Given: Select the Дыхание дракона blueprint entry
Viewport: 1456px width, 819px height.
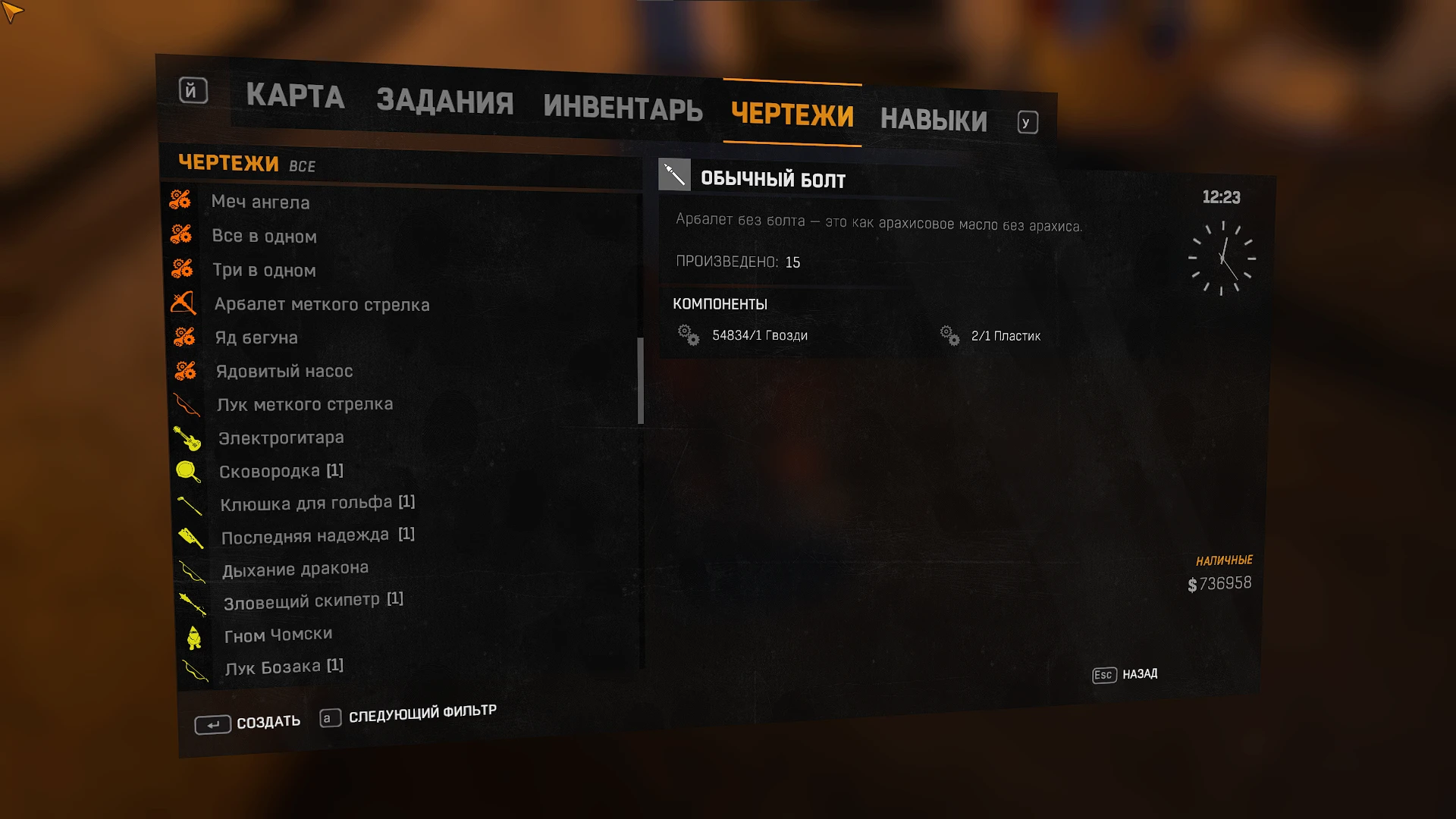Looking at the screenshot, I should coord(294,568).
